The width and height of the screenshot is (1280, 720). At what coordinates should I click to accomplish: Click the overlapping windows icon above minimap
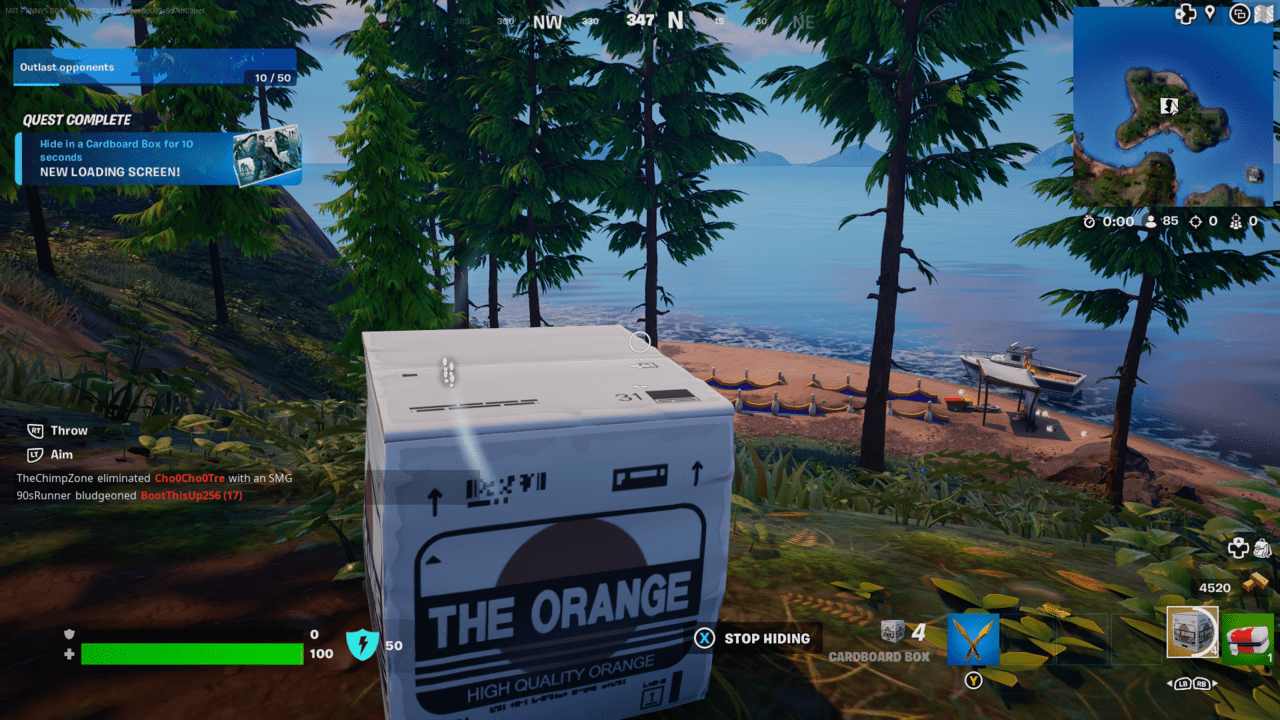click(x=1239, y=14)
